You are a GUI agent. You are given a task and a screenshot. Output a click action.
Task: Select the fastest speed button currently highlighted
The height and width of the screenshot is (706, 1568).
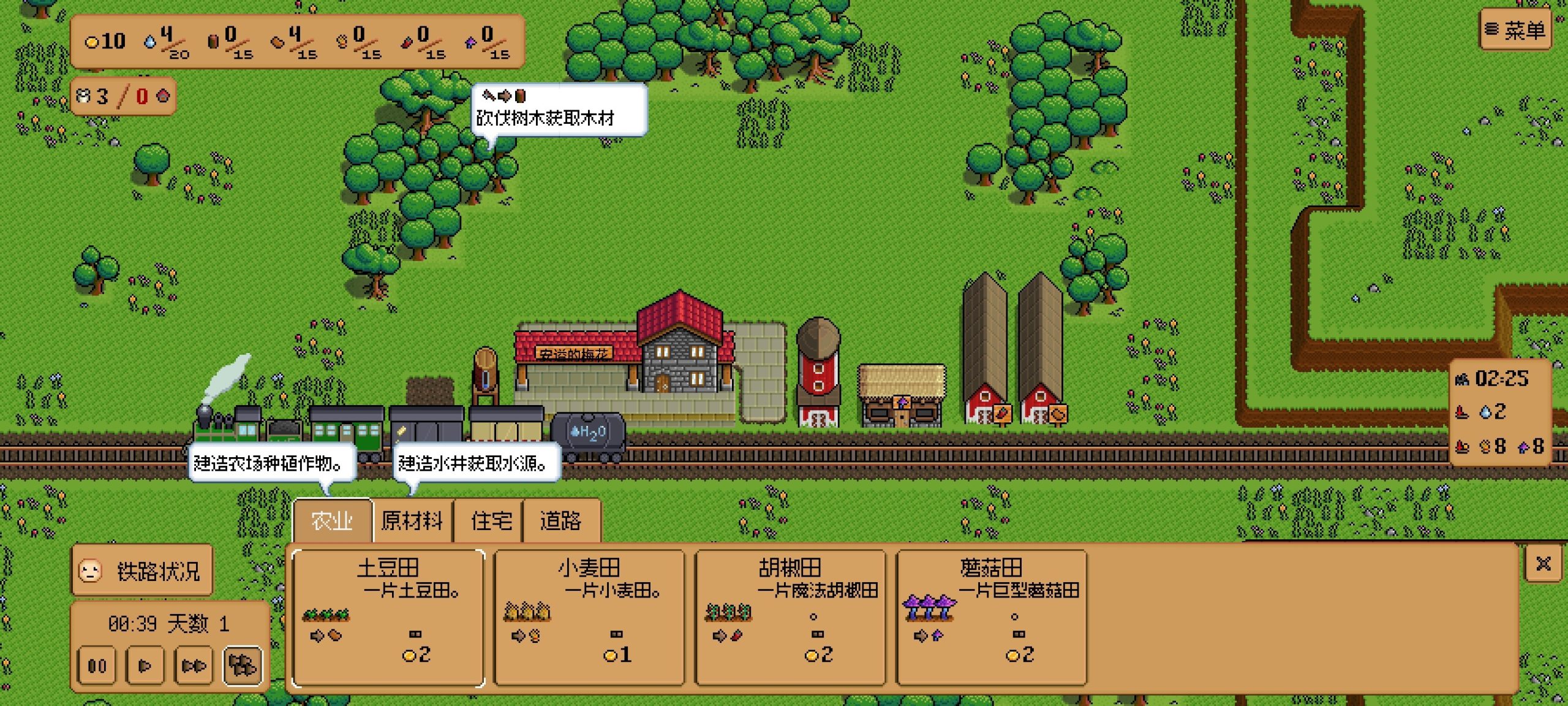click(x=243, y=666)
